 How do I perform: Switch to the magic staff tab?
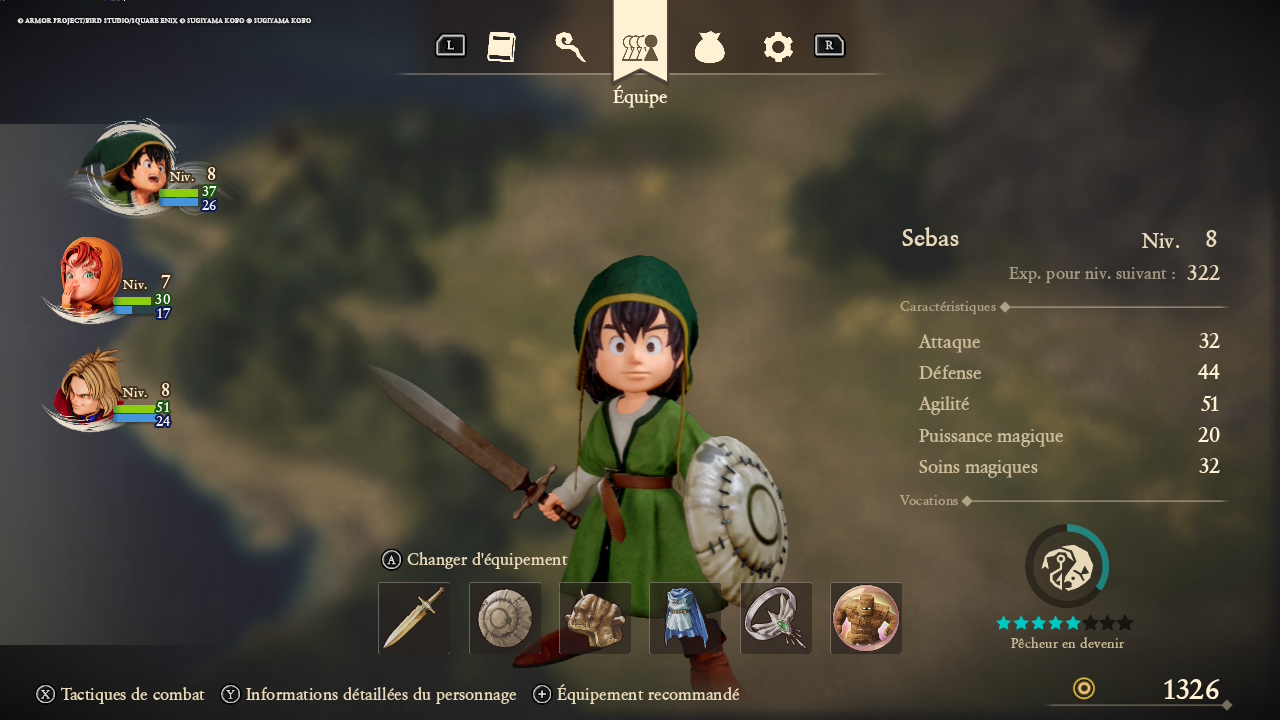coord(570,47)
